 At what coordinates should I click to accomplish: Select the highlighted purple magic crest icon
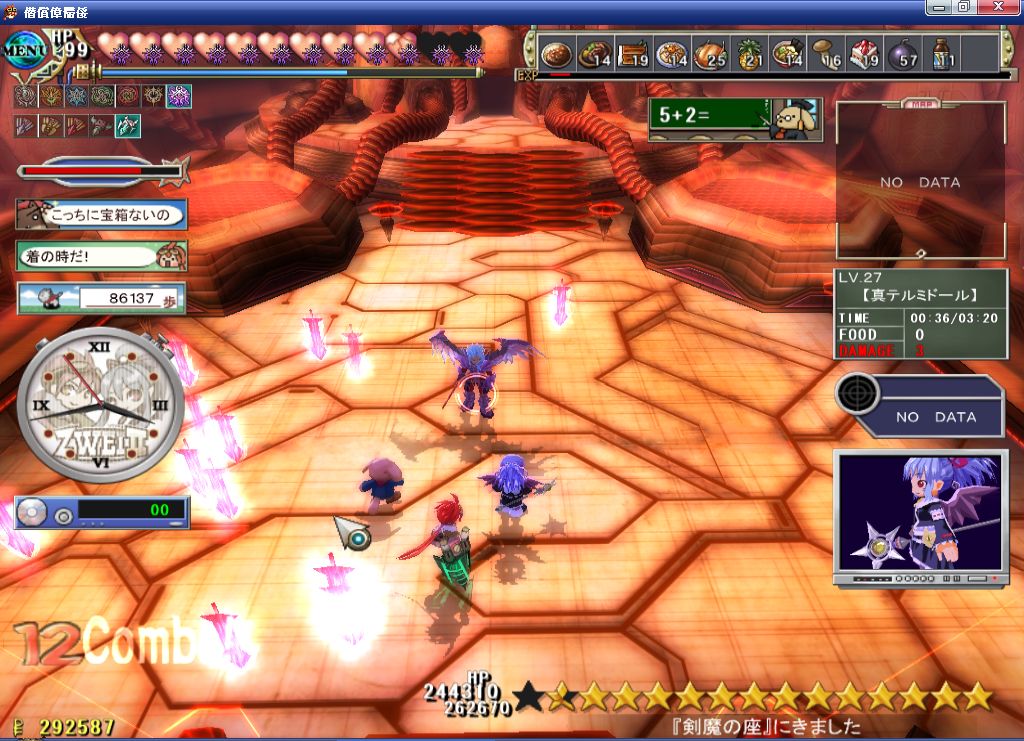point(179,96)
